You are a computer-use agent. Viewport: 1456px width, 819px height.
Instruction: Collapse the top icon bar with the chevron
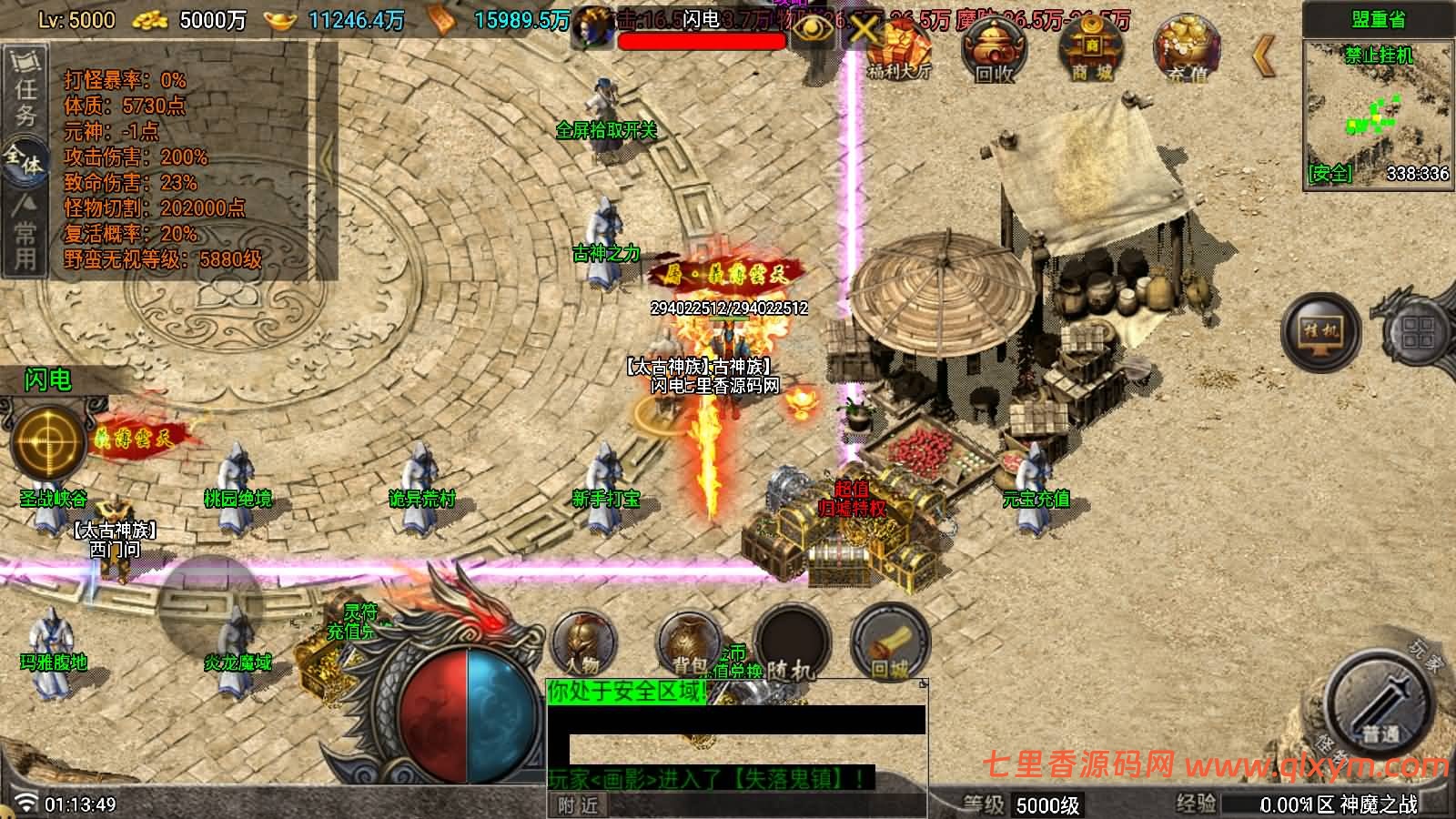(1262, 56)
